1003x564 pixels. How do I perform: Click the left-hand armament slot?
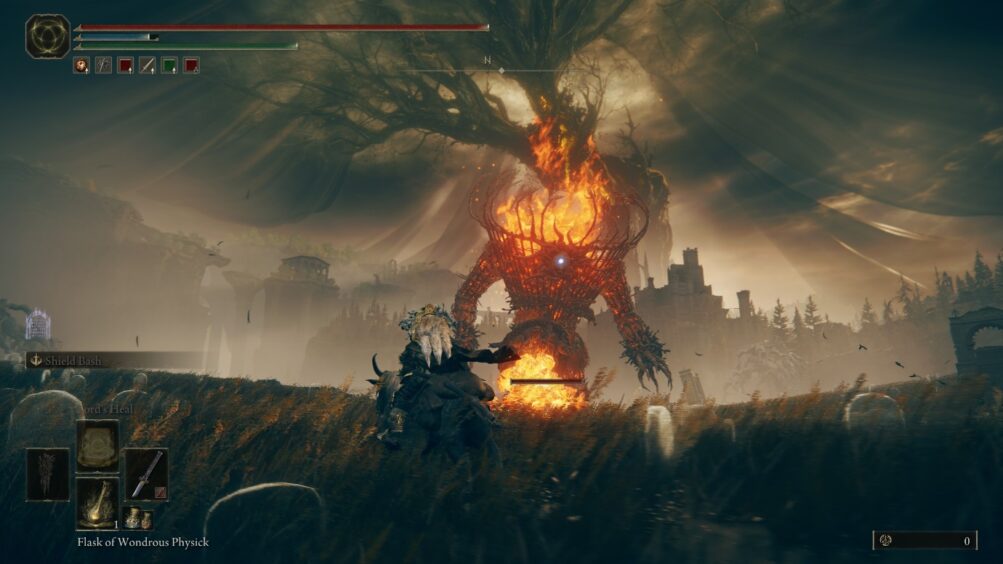click(x=48, y=474)
